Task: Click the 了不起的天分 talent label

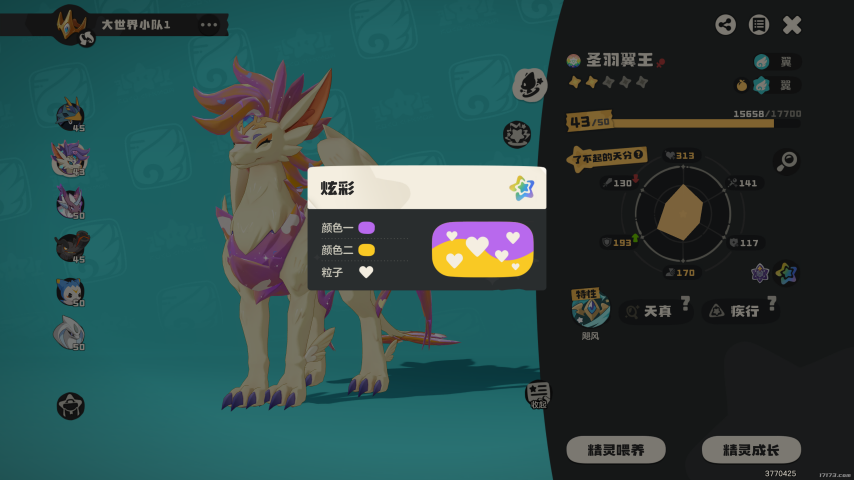Action: (x=607, y=157)
